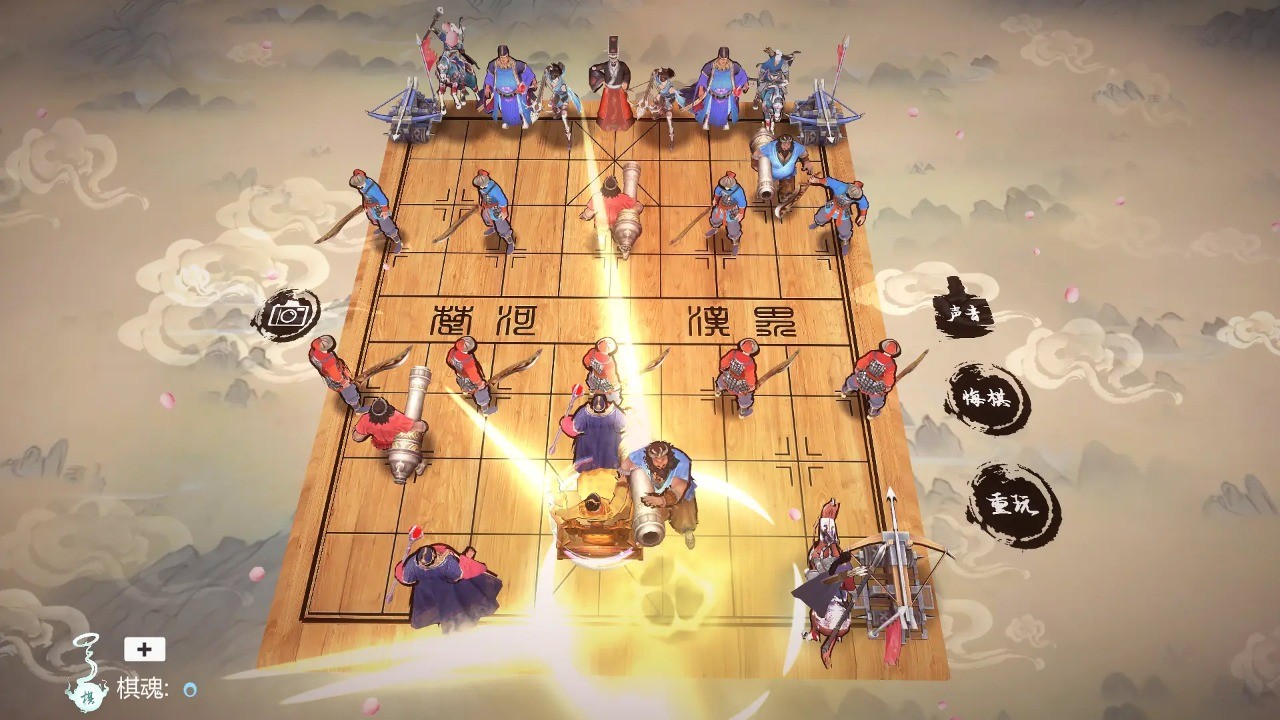The height and width of the screenshot is (720, 1280).
Task: Add more chess souls with plus button
Action: click(x=144, y=649)
